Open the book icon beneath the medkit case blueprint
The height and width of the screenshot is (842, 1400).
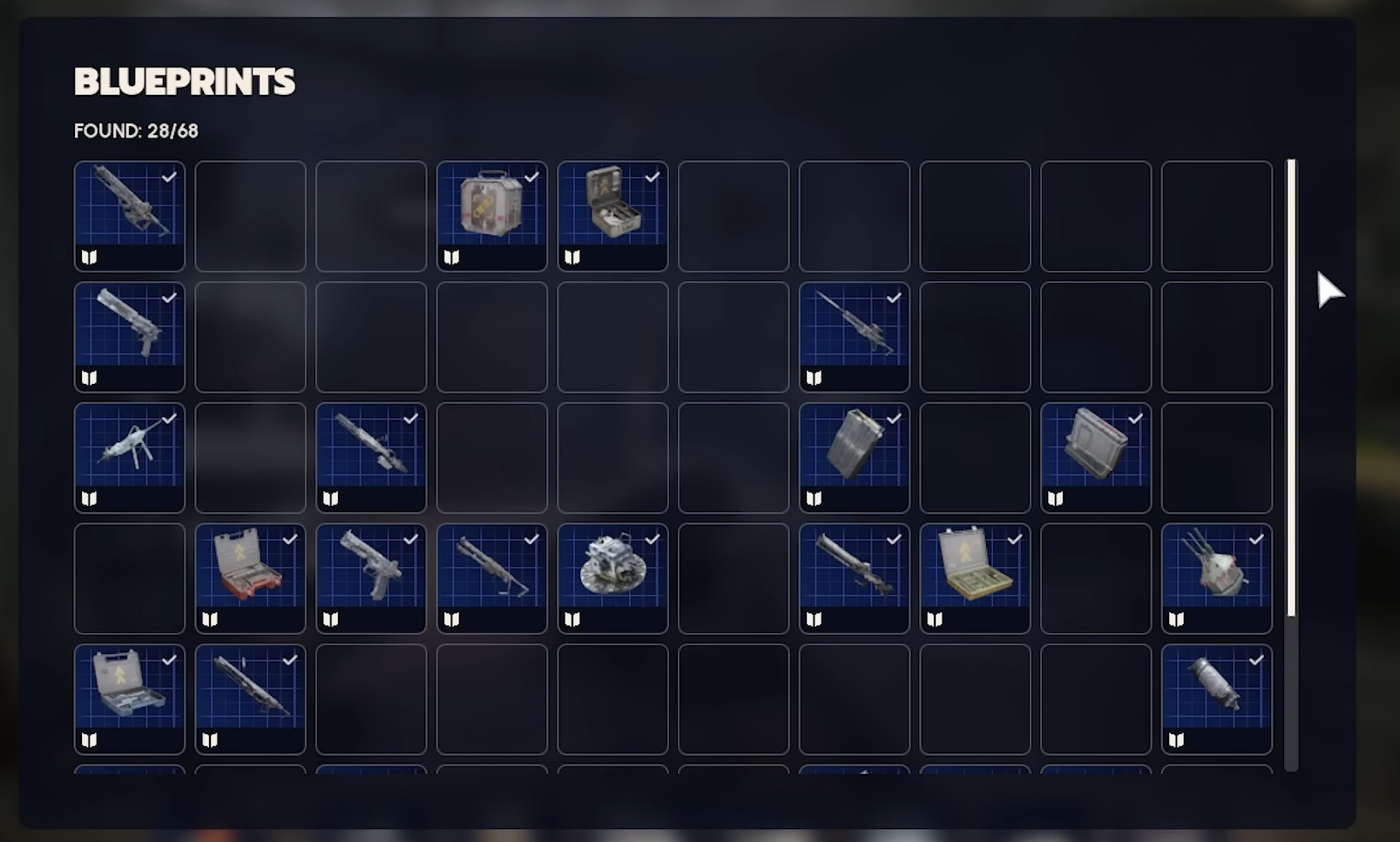(573, 256)
